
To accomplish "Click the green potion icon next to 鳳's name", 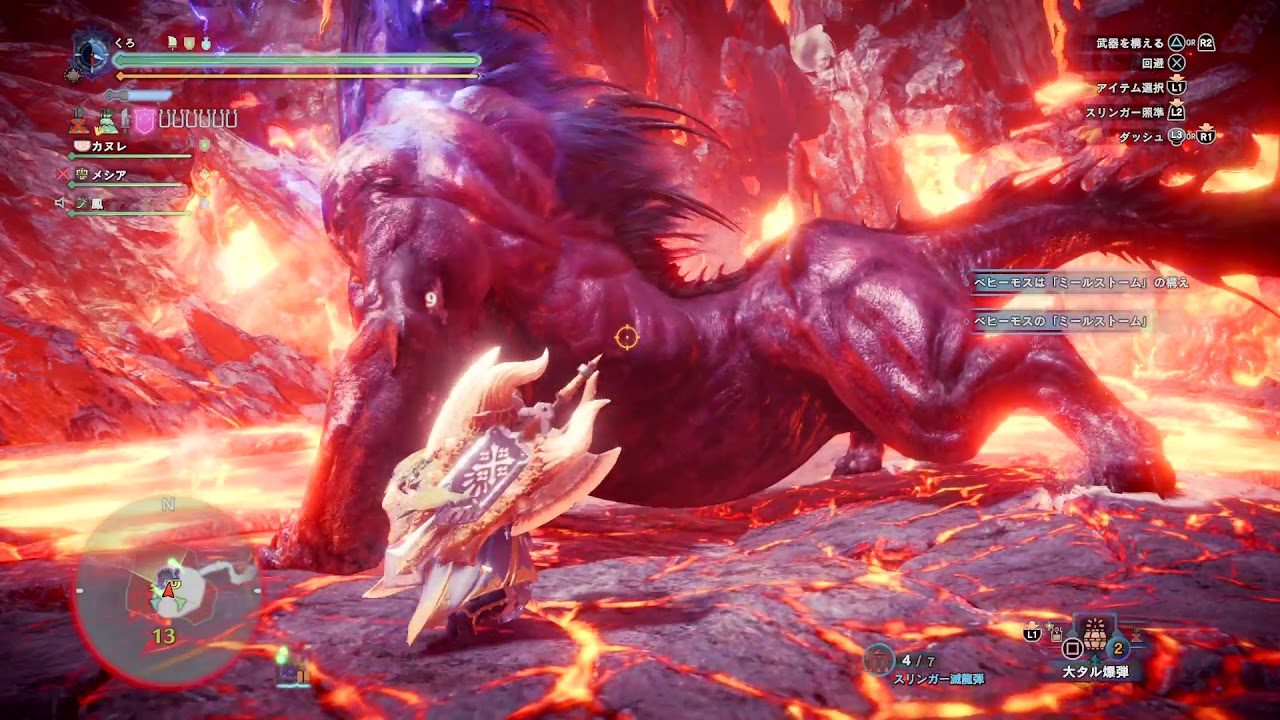I will tap(203, 202).
